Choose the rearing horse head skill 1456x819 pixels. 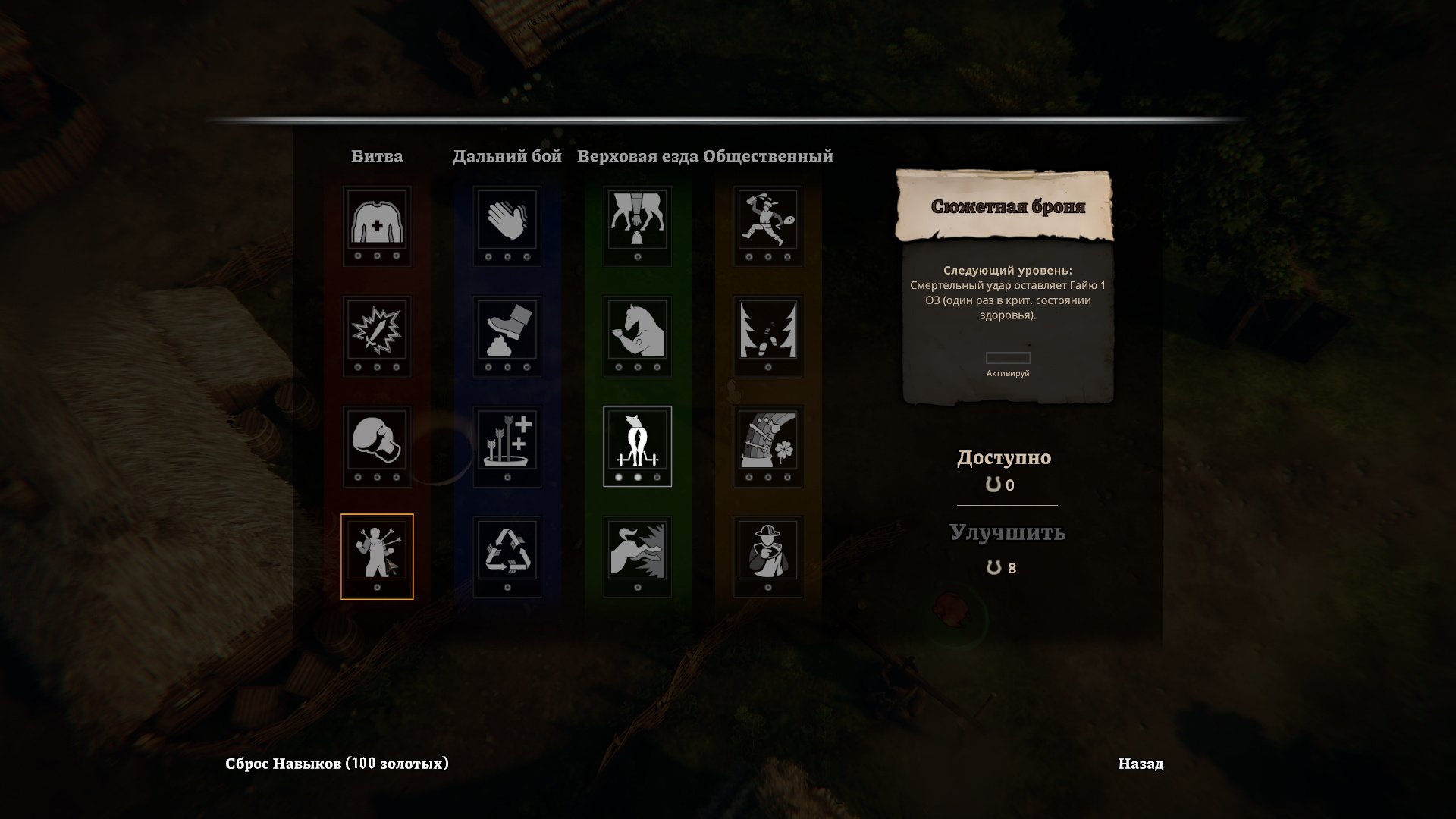(637, 331)
